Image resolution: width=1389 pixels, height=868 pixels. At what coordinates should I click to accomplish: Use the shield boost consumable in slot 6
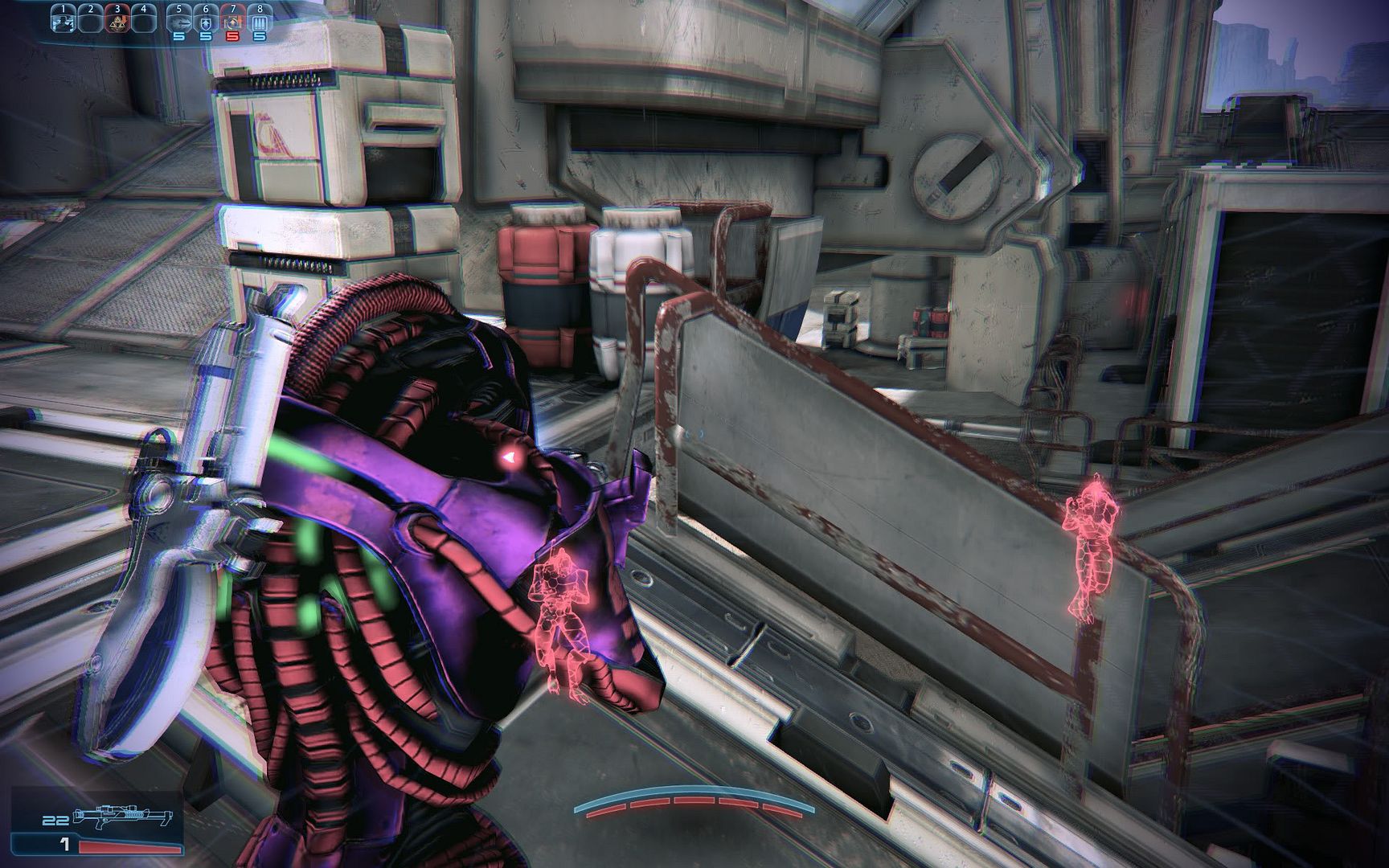coord(206,22)
